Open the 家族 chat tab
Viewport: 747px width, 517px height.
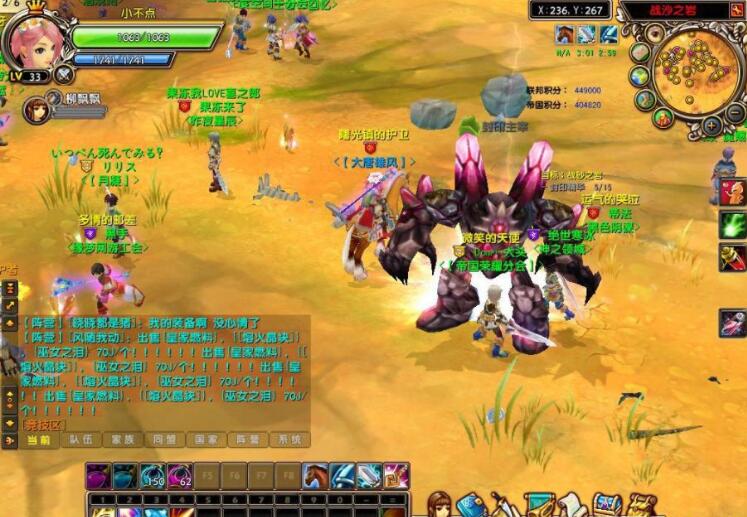coord(121,440)
